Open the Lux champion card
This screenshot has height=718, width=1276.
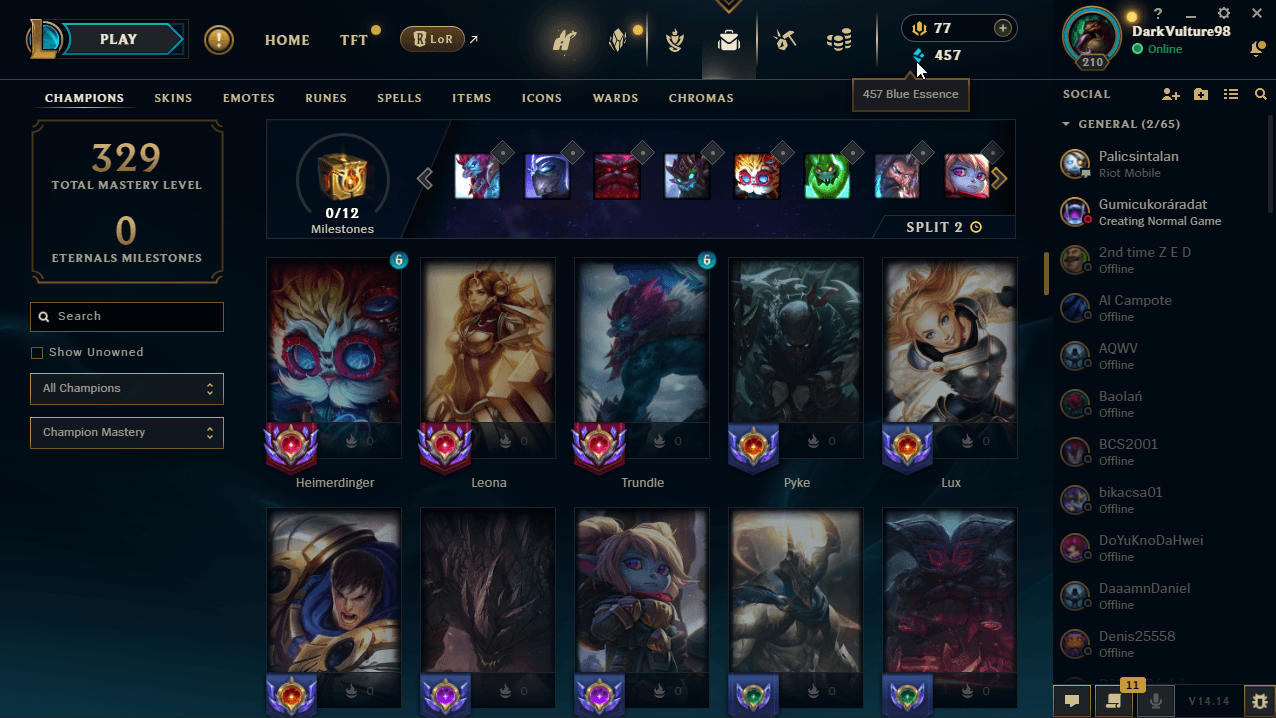point(950,358)
